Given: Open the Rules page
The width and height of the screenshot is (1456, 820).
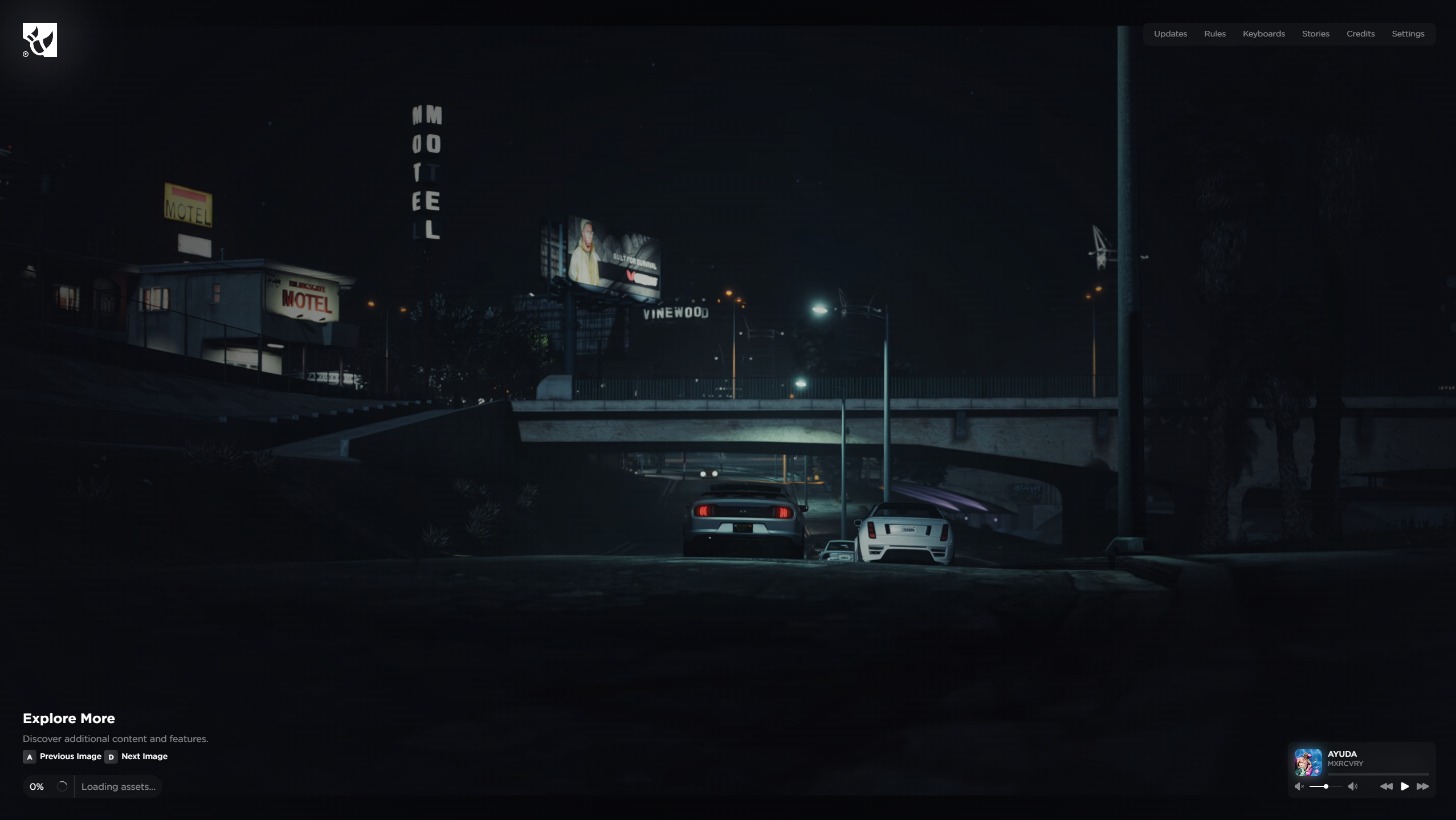Looking at the screenshot, I should click(1214, 34).
